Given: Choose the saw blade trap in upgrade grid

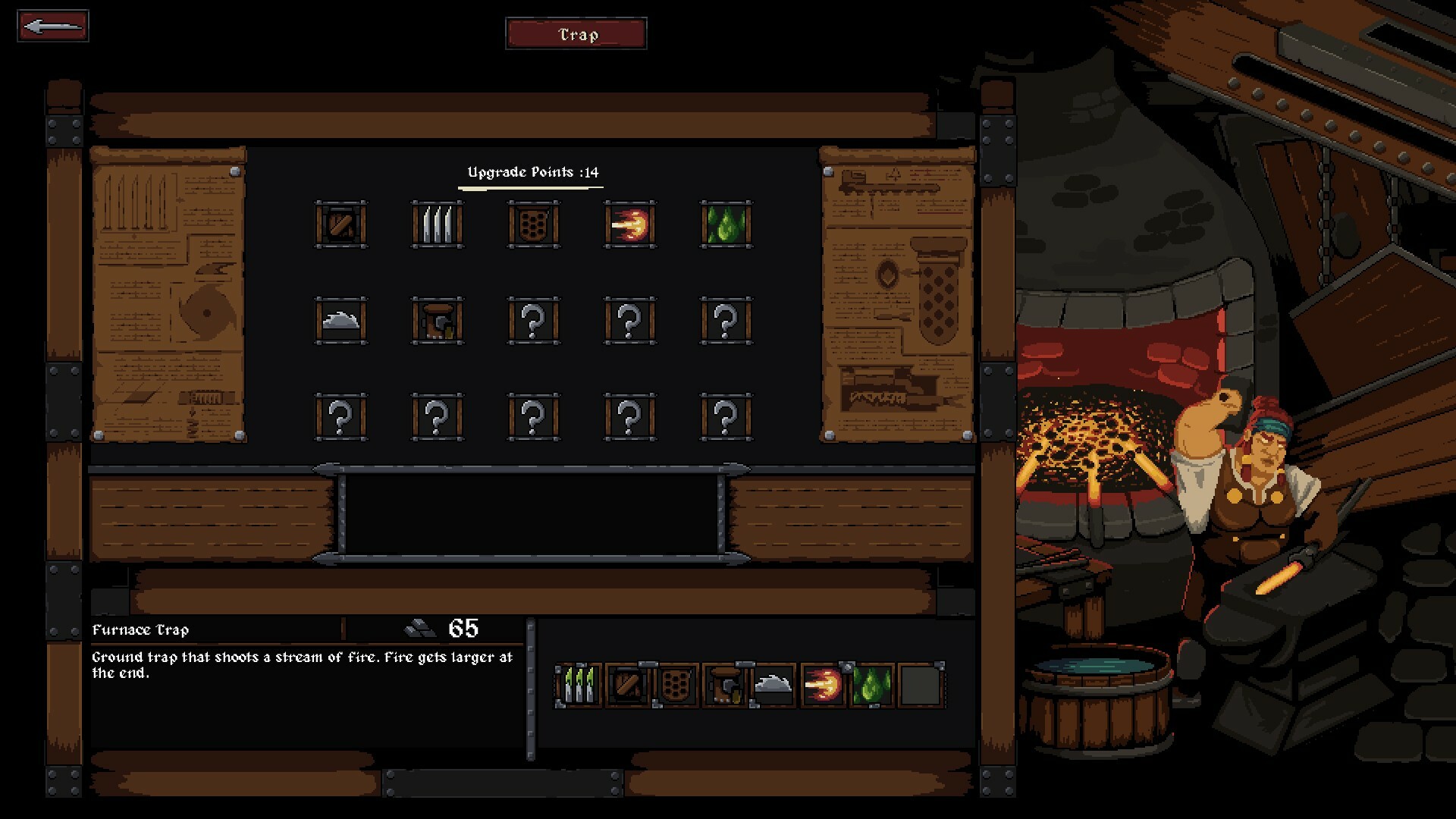Looking at the screenshot, I should (x=341, y=321).
